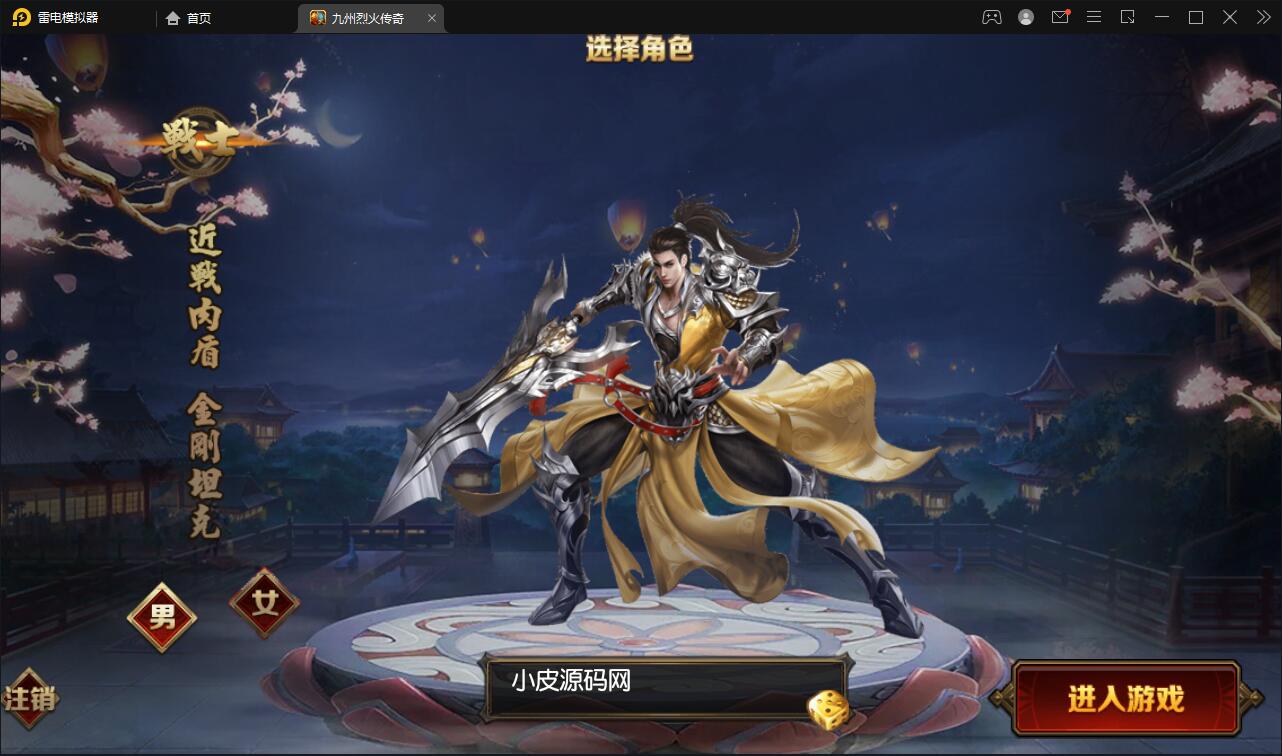Open the emulator hamburger menu icon
This screenshot has height=756, width=1282.
(x=1094, y=17)
